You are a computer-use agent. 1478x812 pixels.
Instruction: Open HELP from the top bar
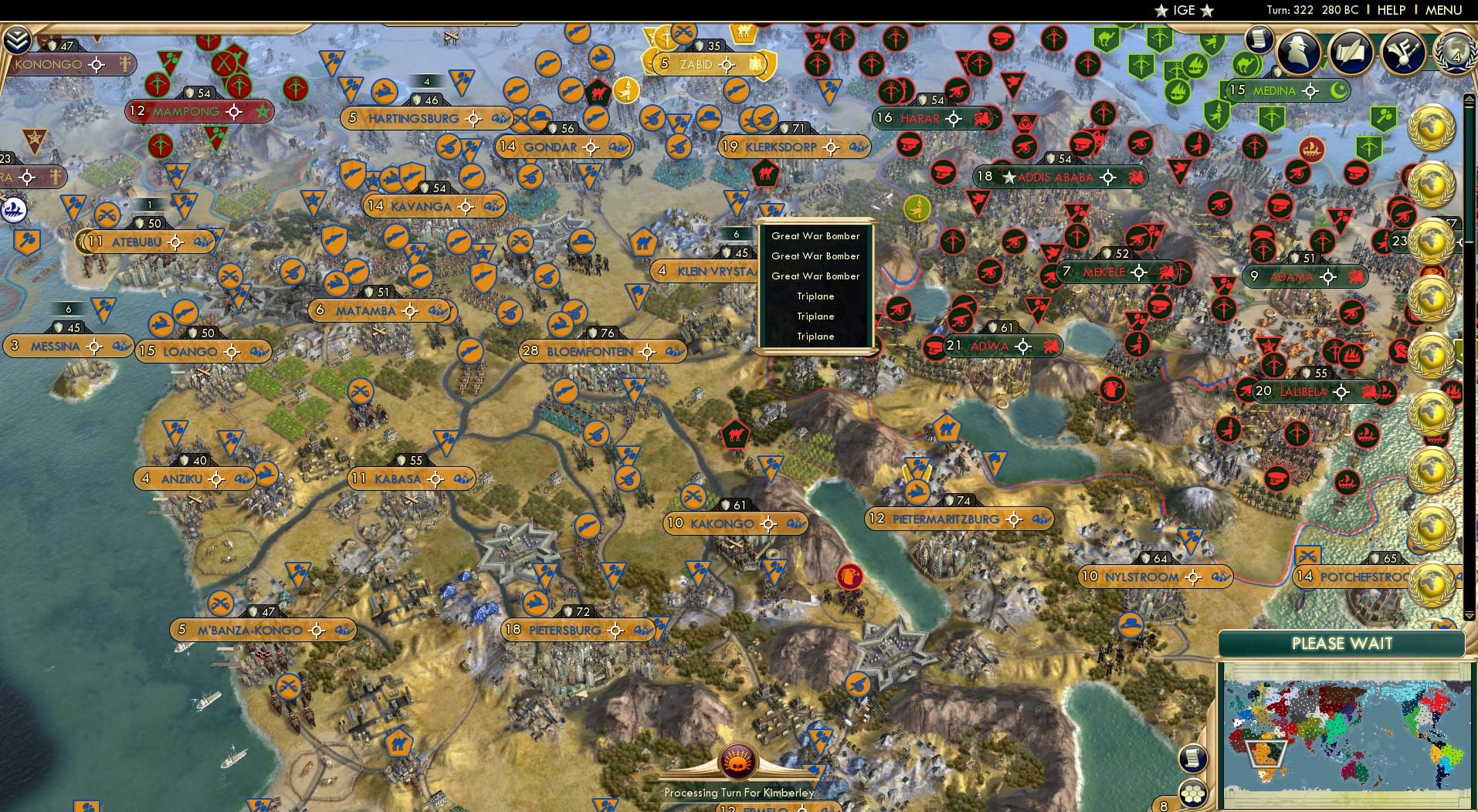pos(1390,10)
